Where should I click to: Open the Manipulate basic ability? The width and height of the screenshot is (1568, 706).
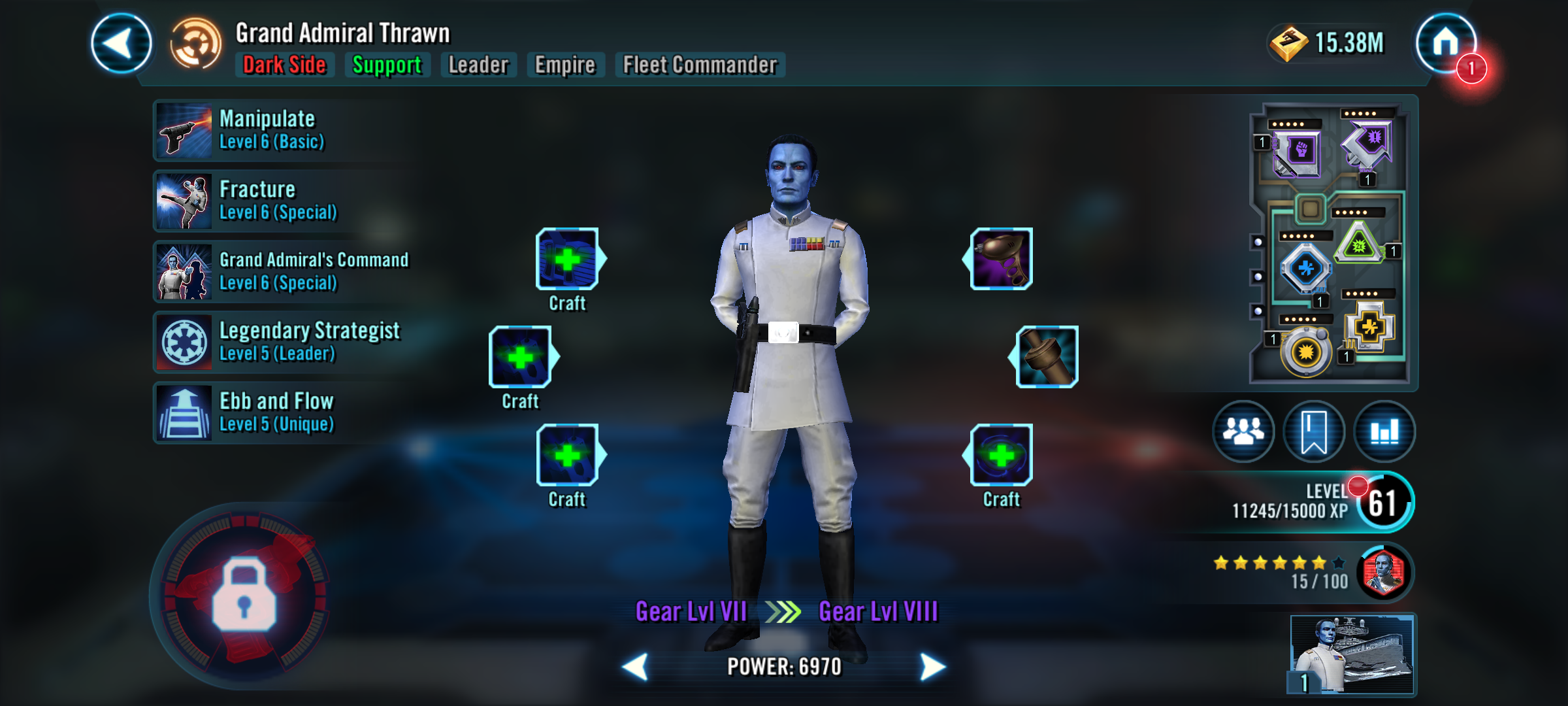tap(184, 131)
